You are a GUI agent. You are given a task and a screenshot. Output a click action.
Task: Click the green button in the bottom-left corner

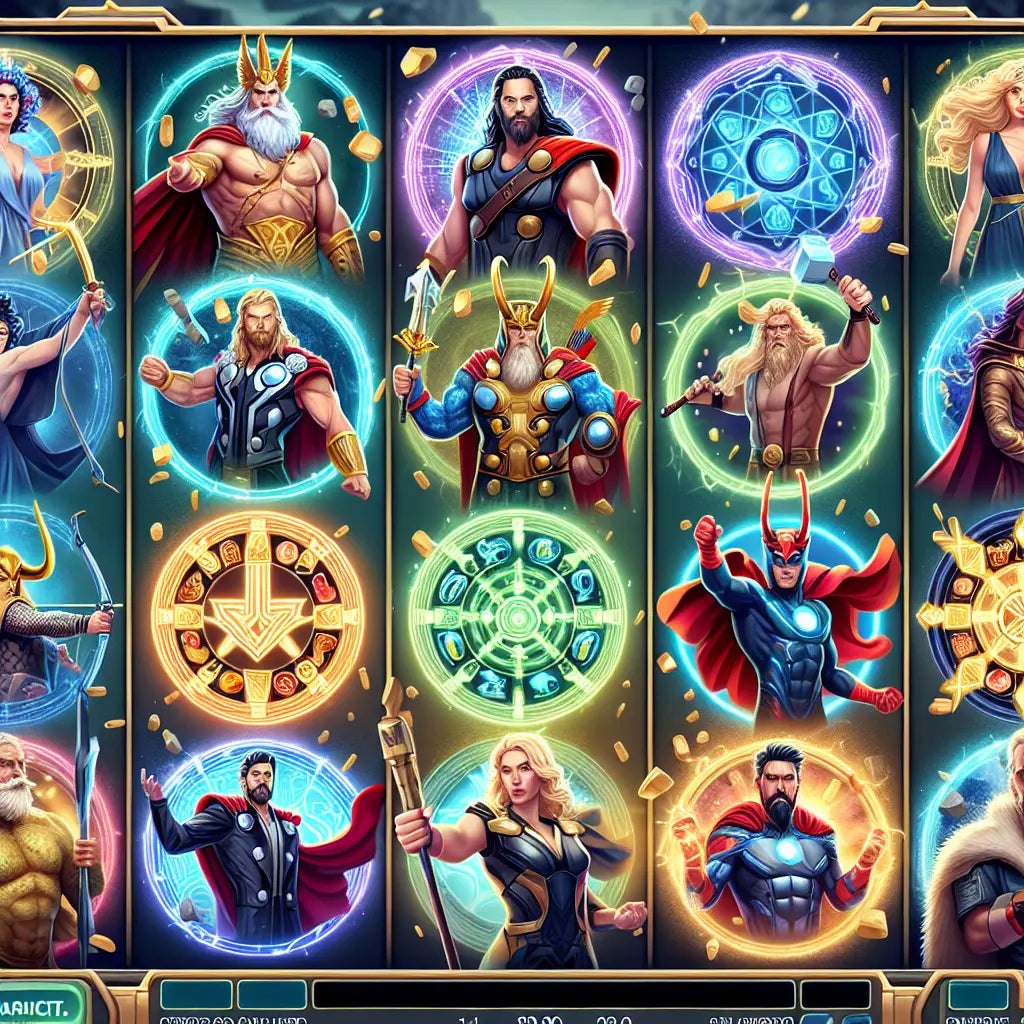(x=40, y=1000)
